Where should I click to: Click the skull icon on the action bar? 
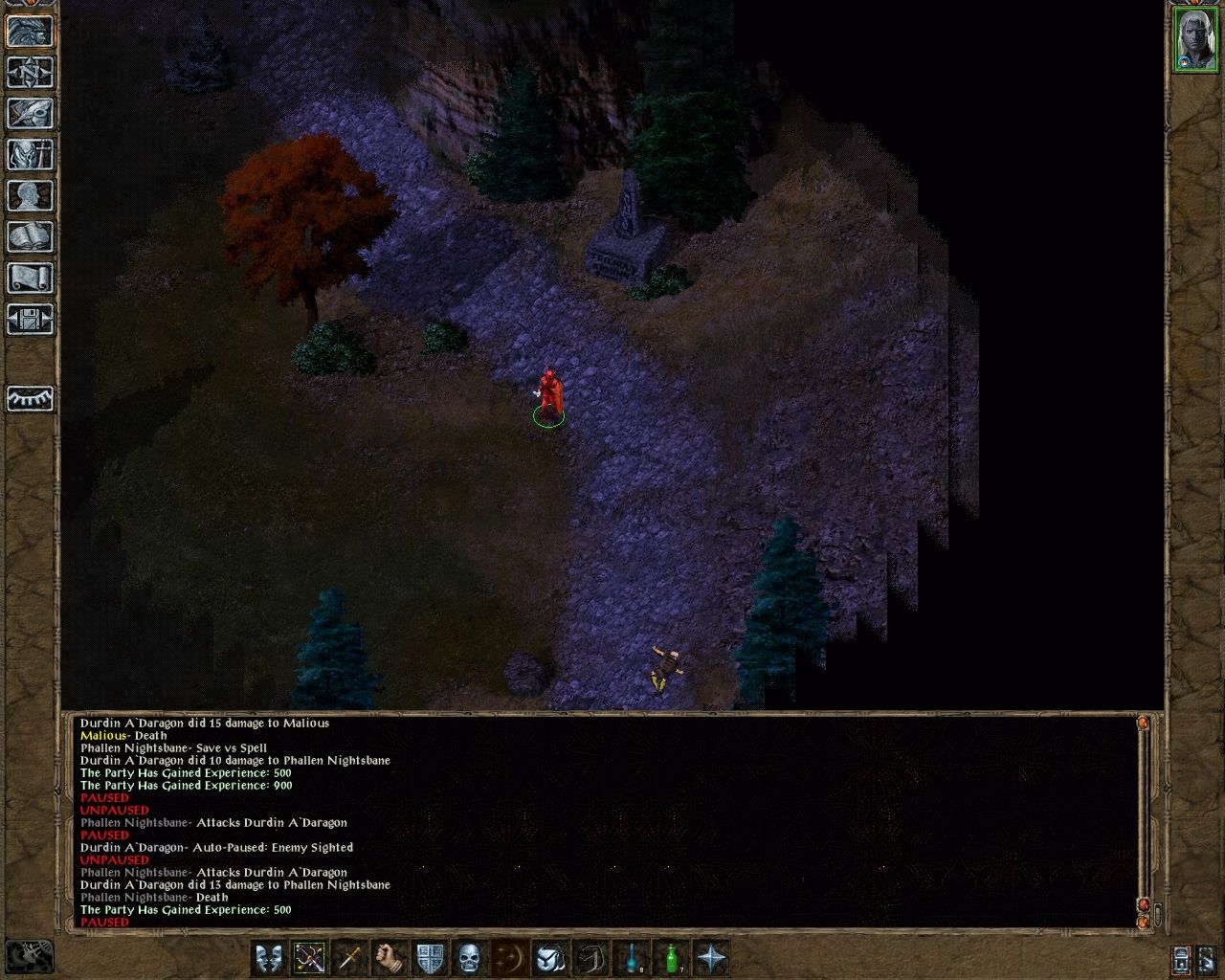[469, 958]
